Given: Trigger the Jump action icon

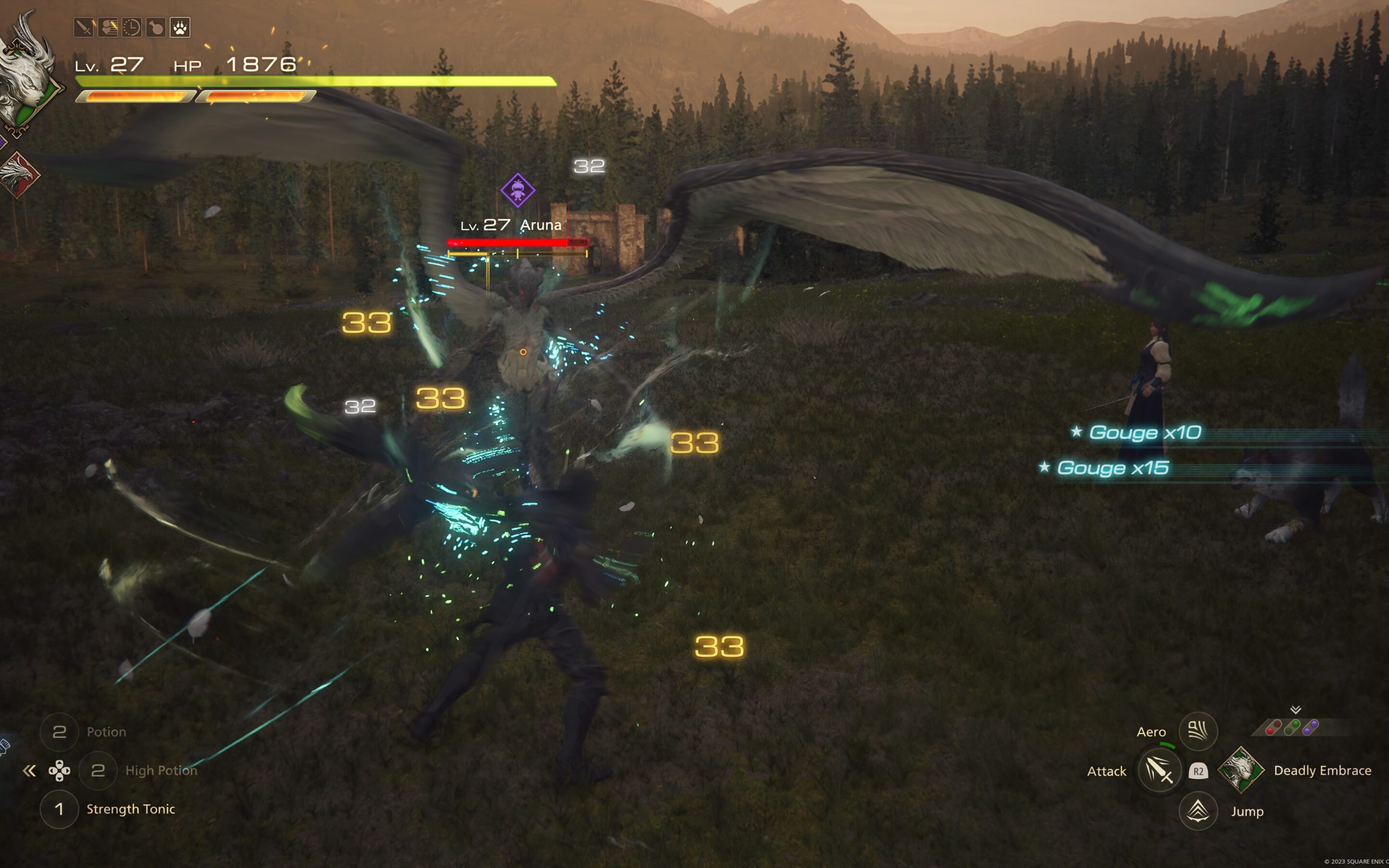Looking at the screenshot, I should click(x=1198, y=811).
